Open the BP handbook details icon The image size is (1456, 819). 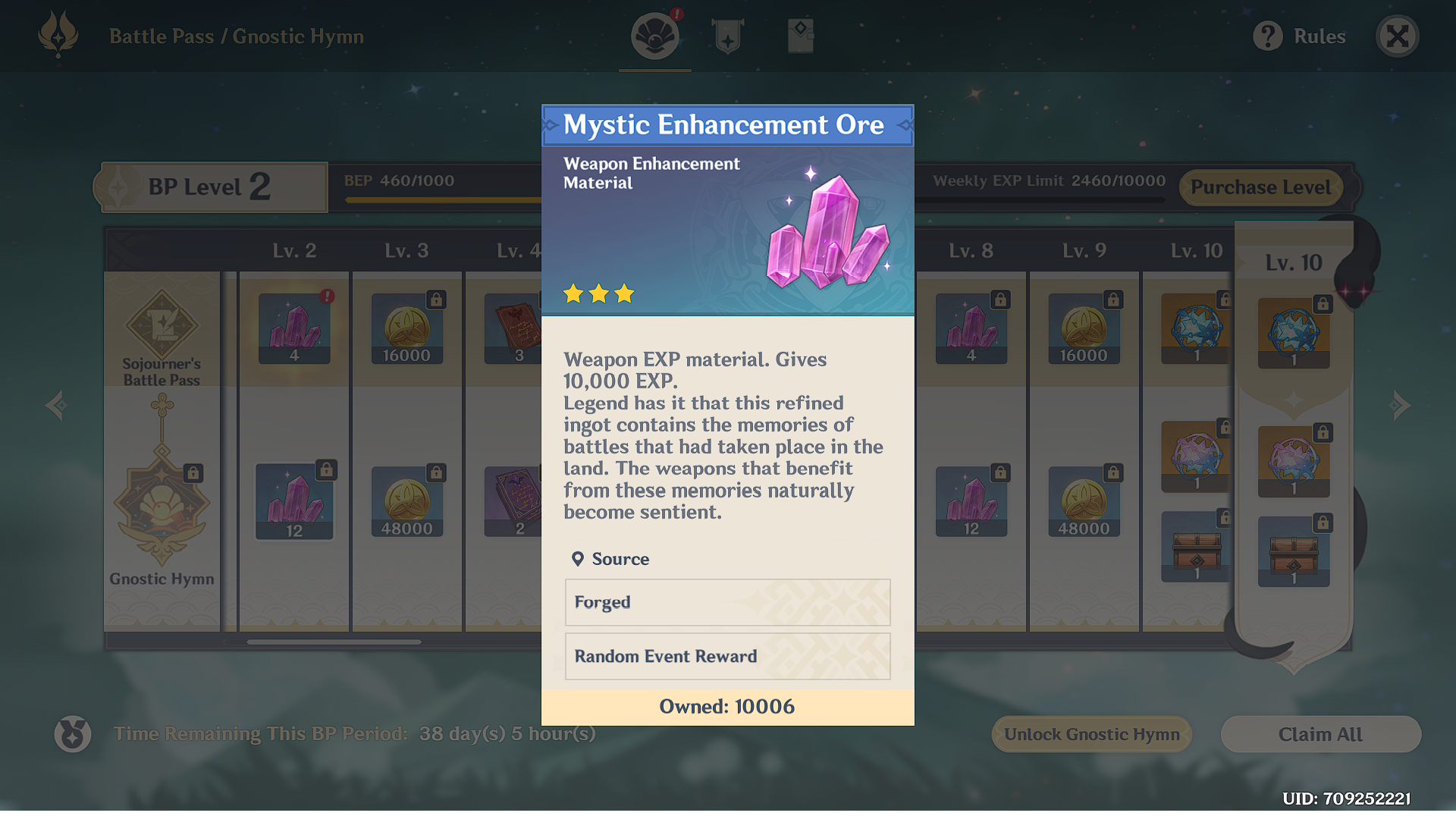[800, 35]
